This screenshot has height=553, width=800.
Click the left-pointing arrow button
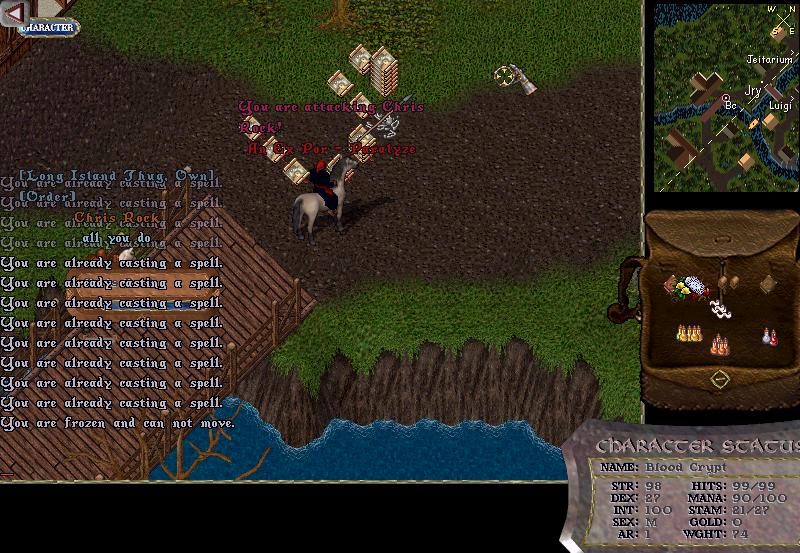click(14, 12)
